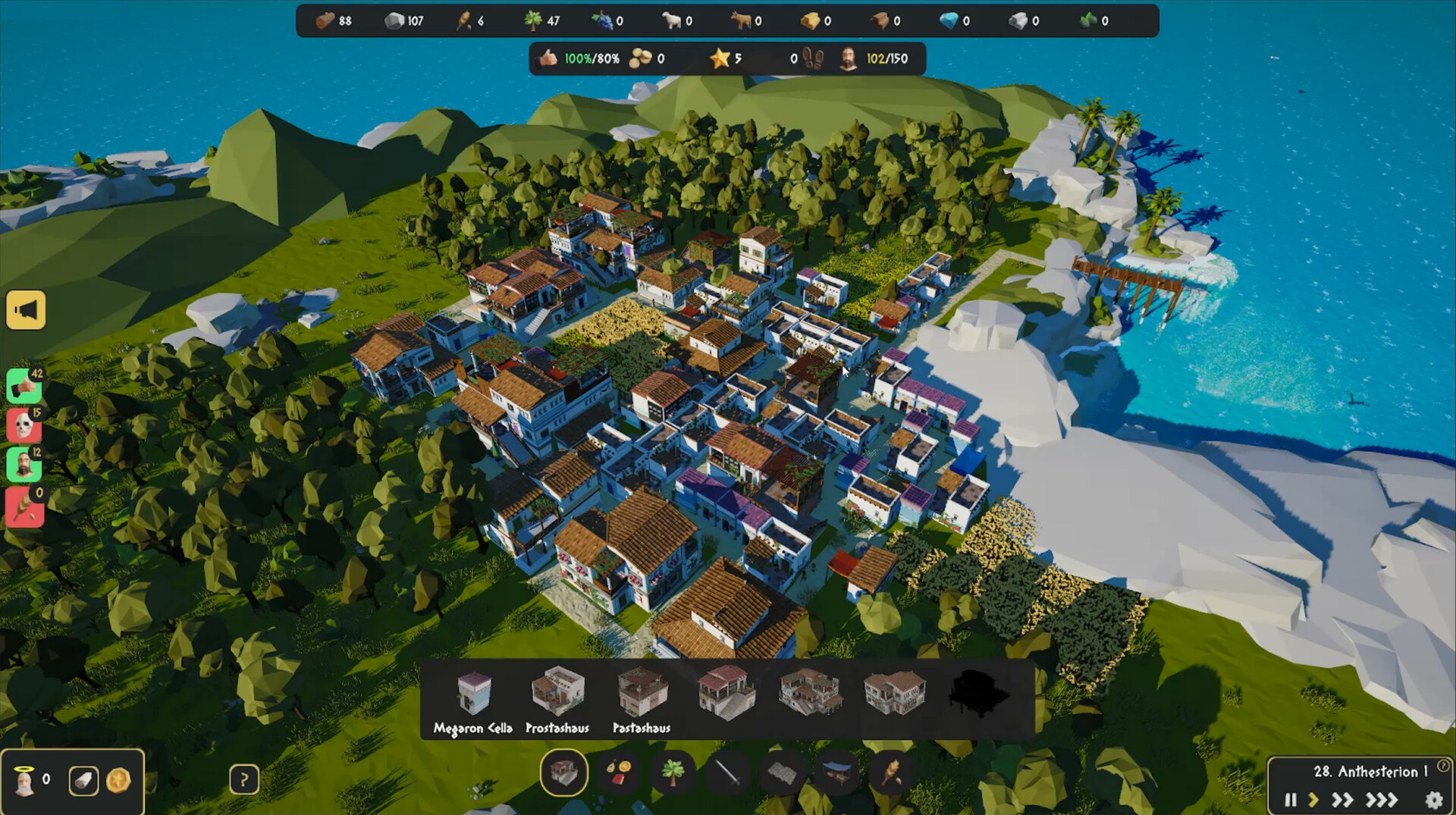Click the help question mark button

click(x=244, y=779)
